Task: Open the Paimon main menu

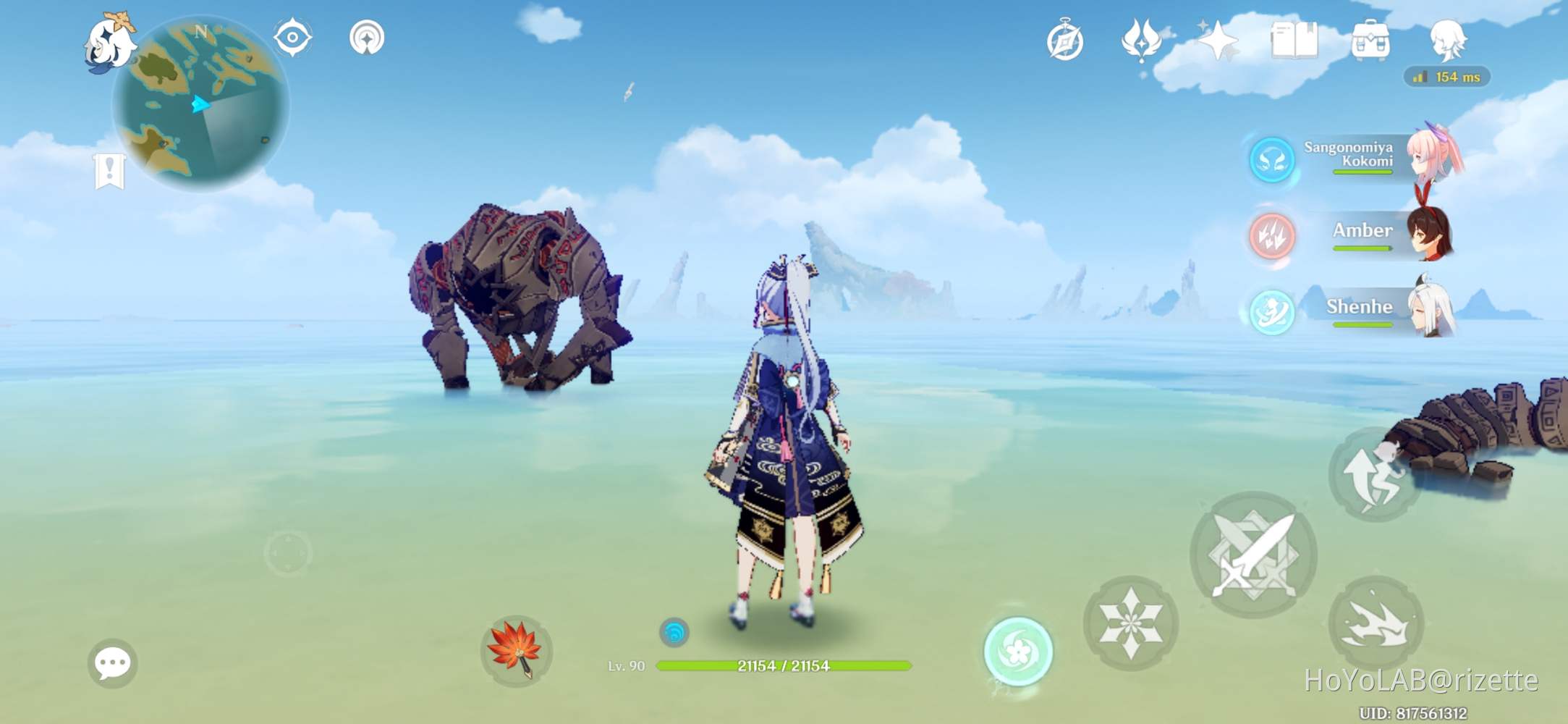Action: pos(112,43)
